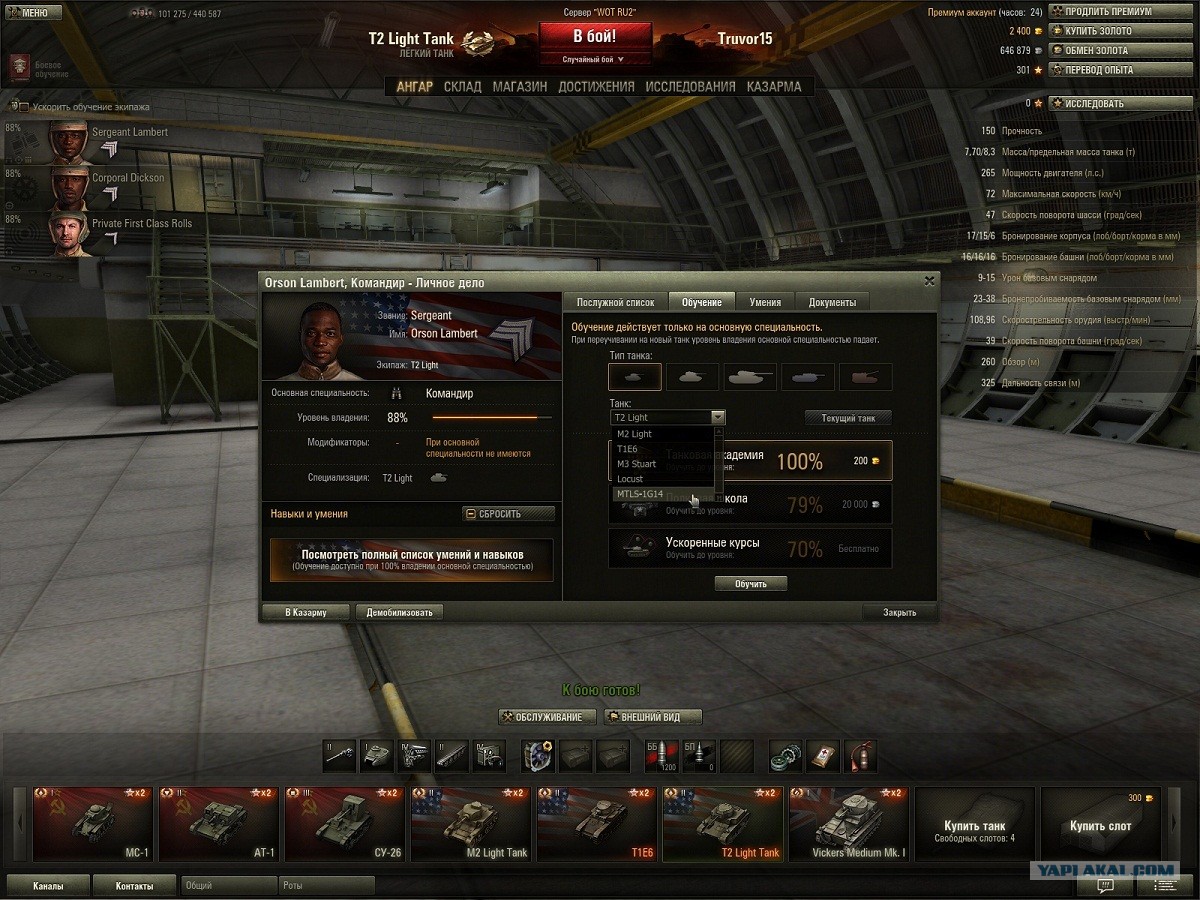Switch to the Послужной список tab

(x=615, y=302)
